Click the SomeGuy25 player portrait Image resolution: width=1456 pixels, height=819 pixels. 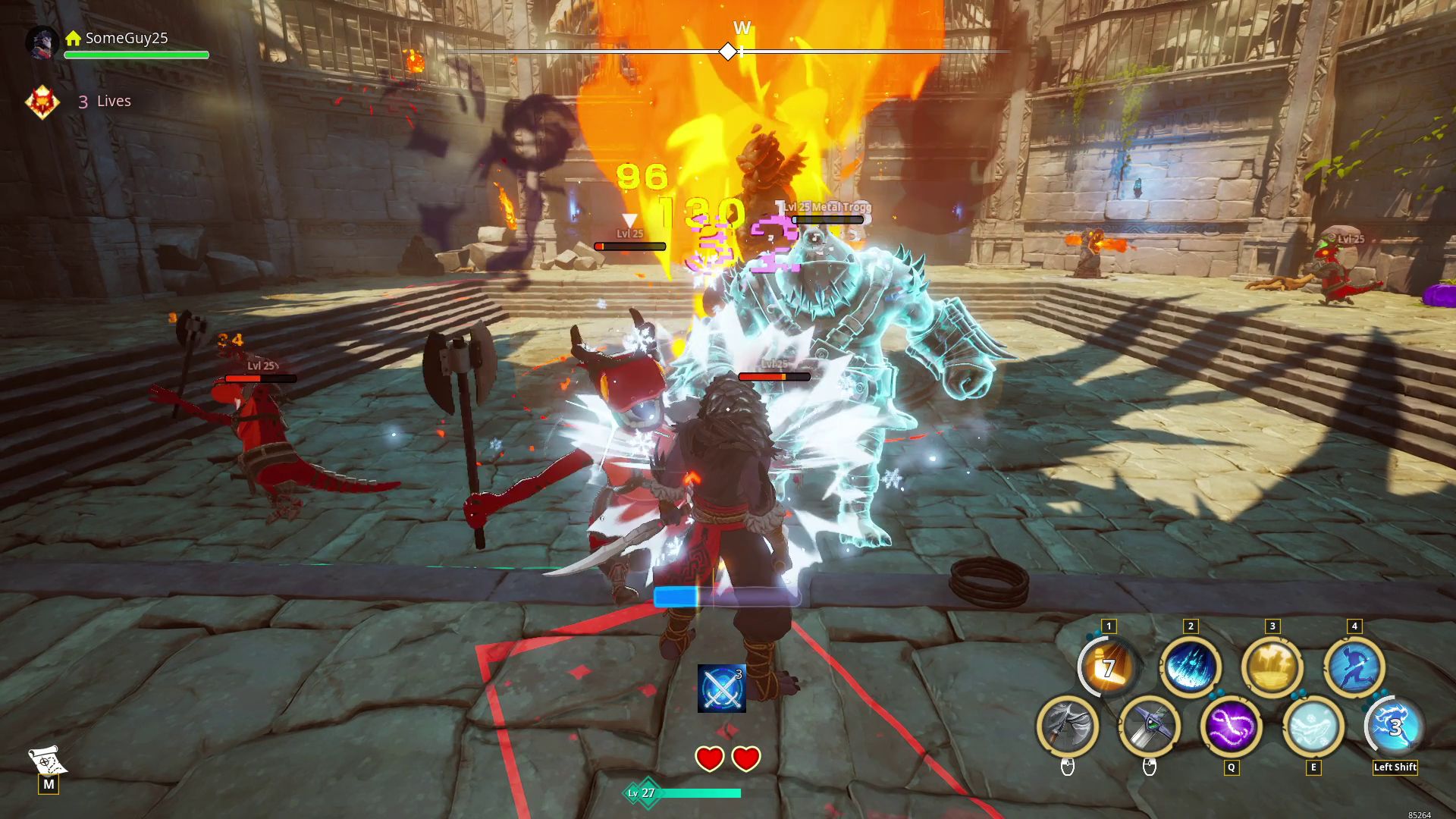pos(42,41)
